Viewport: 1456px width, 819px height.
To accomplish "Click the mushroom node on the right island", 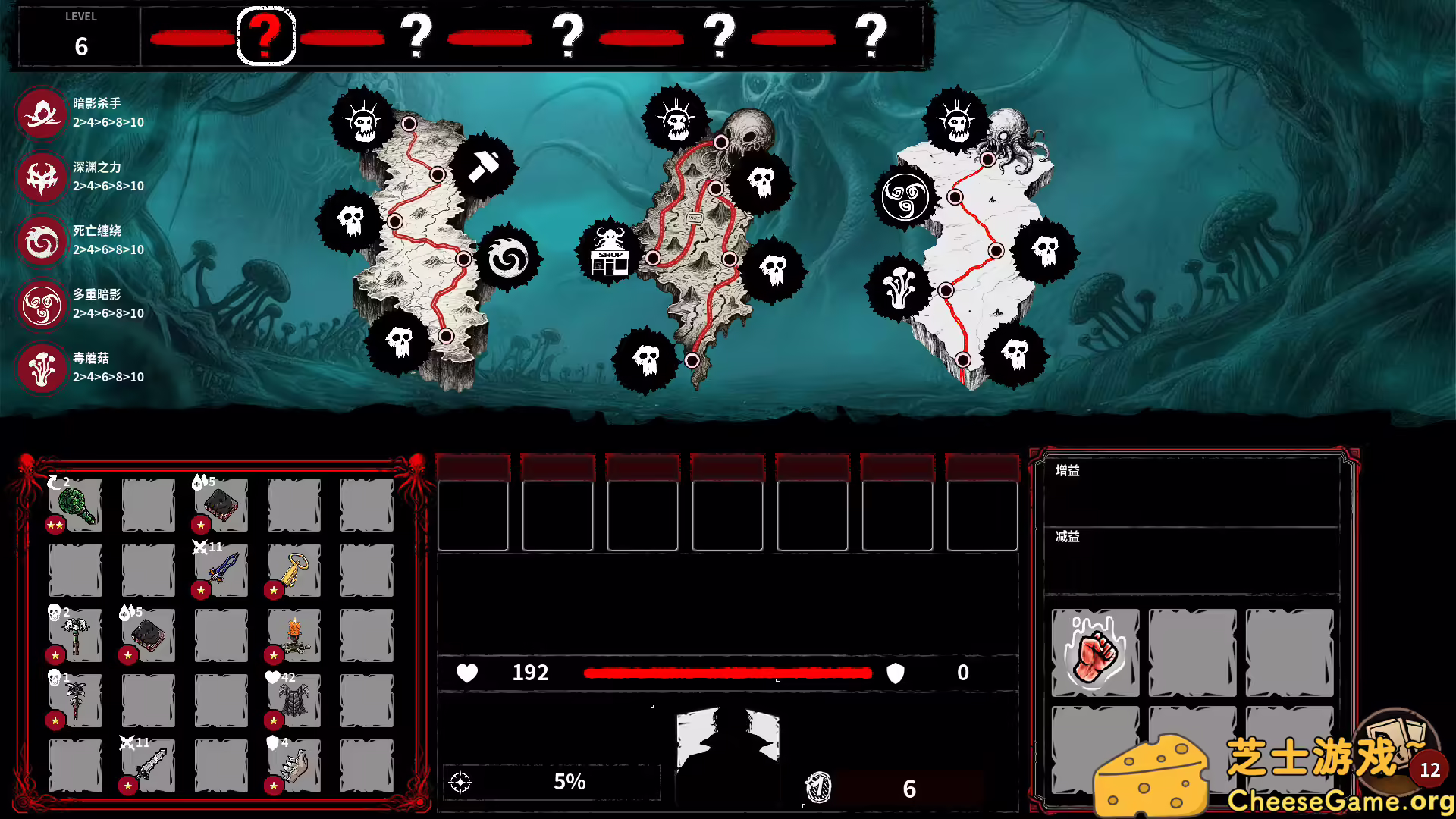I will point(899,286).
